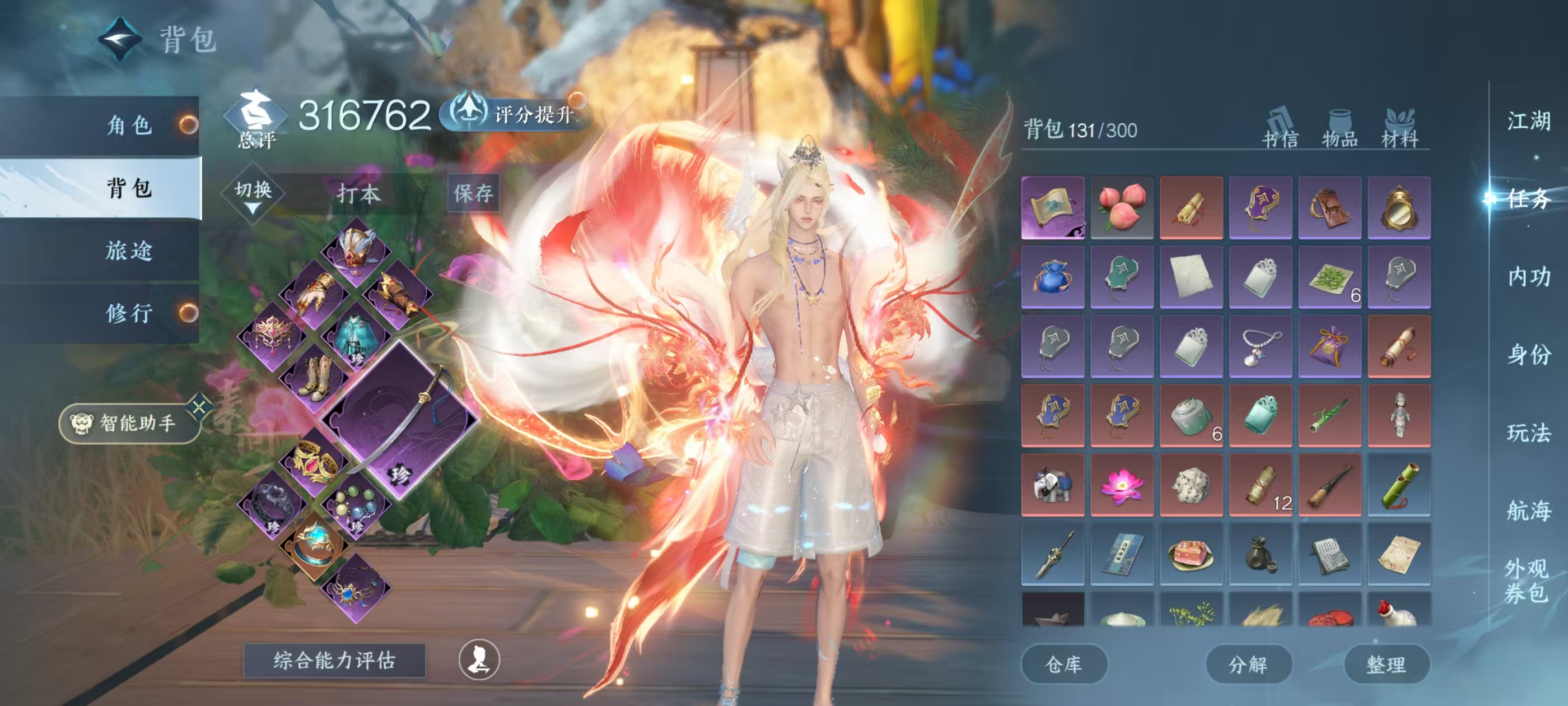The image size is (1568, 706).
Task: Select the peaches item in the bag
Action: 1121,208
